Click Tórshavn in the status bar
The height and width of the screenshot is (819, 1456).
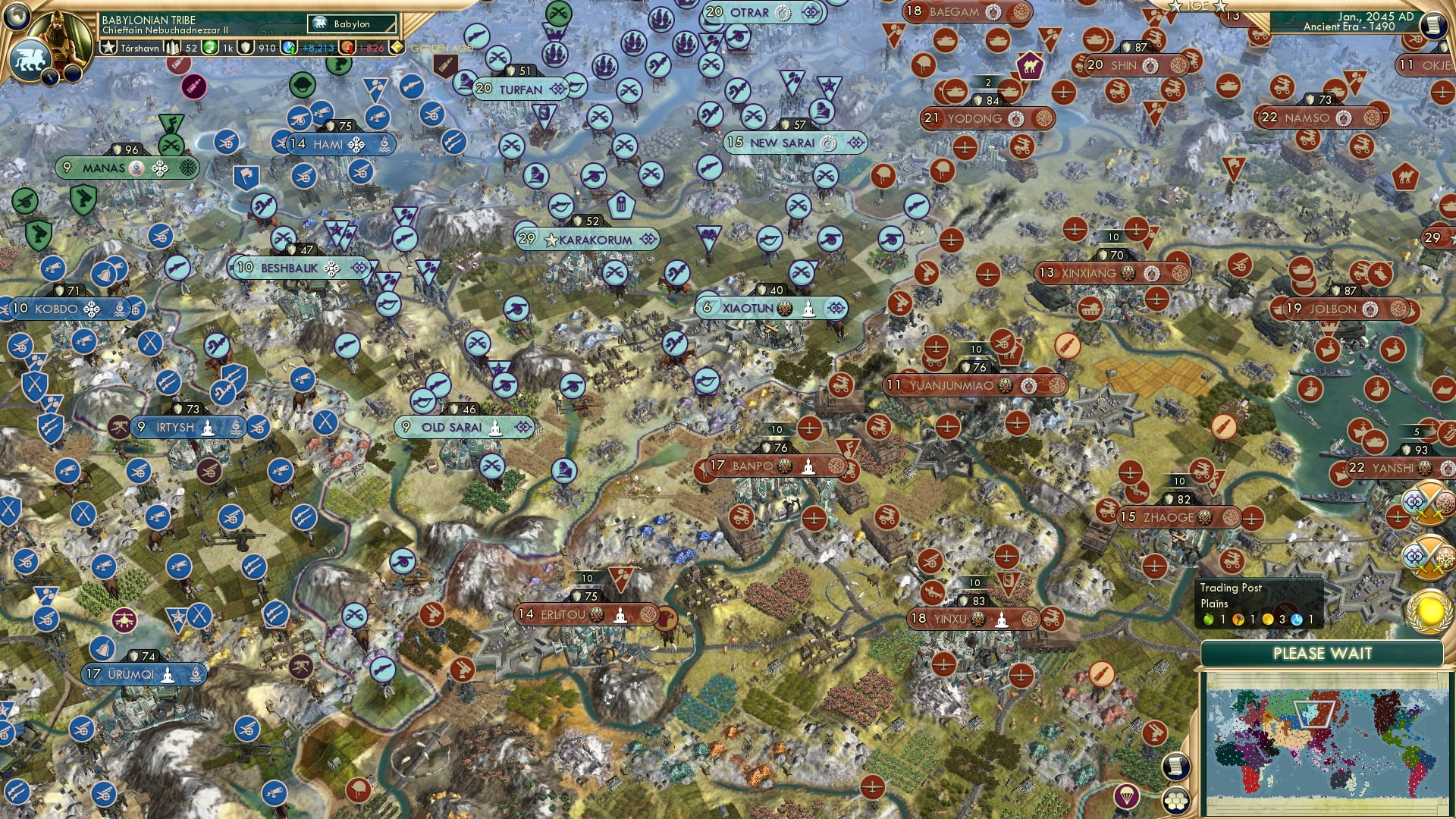140,48
